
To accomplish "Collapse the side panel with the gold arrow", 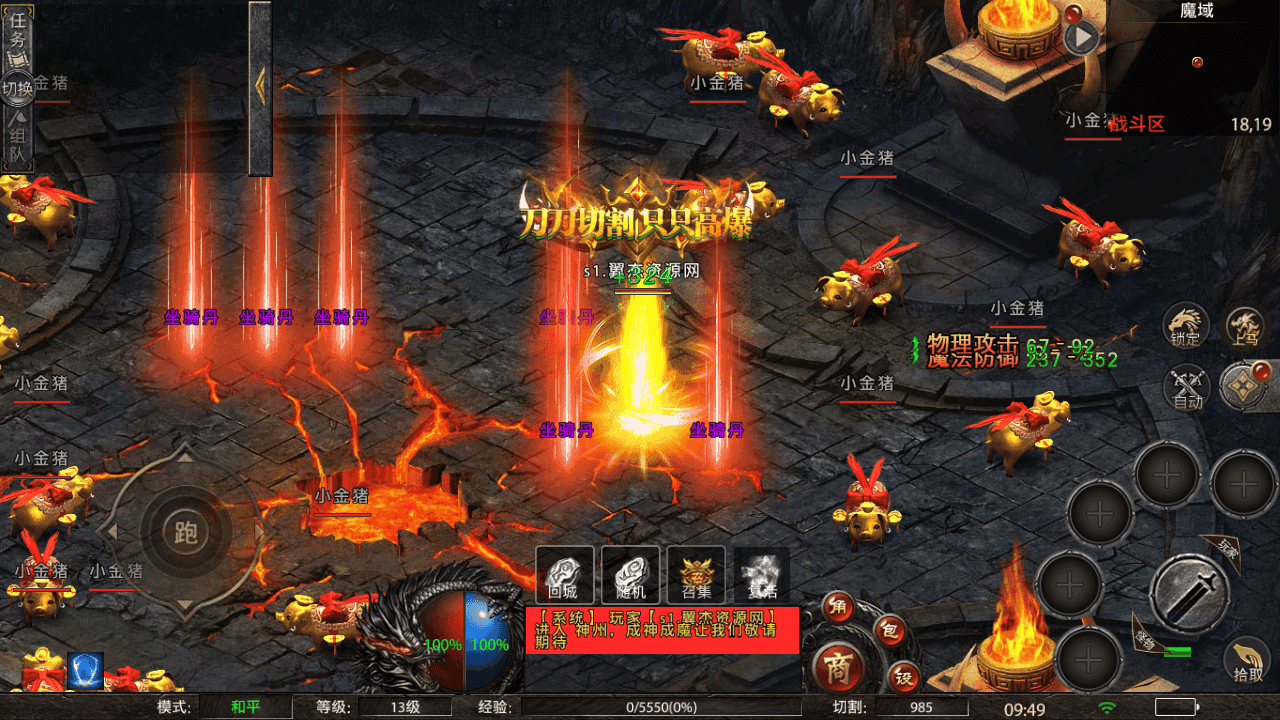I will tap(260, 87).
